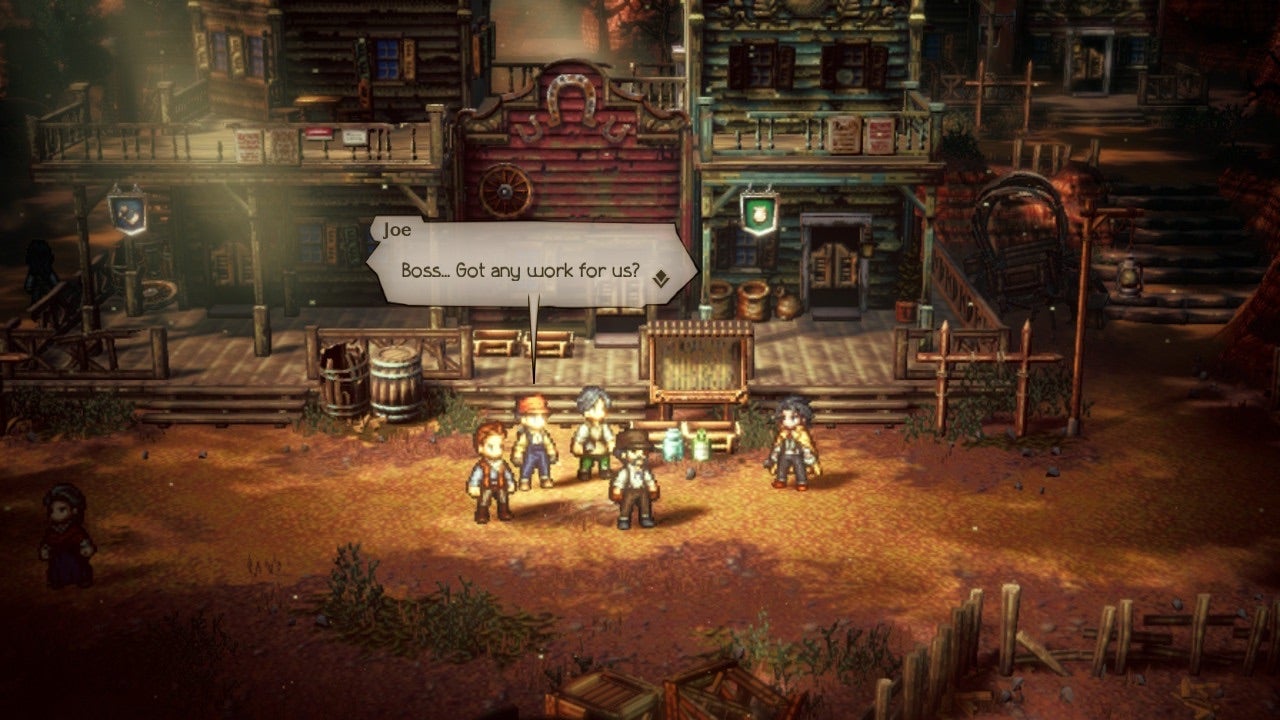Click the notice board beside the bench
Screen dimensions: 1280x720
click(x=700, y=360)
